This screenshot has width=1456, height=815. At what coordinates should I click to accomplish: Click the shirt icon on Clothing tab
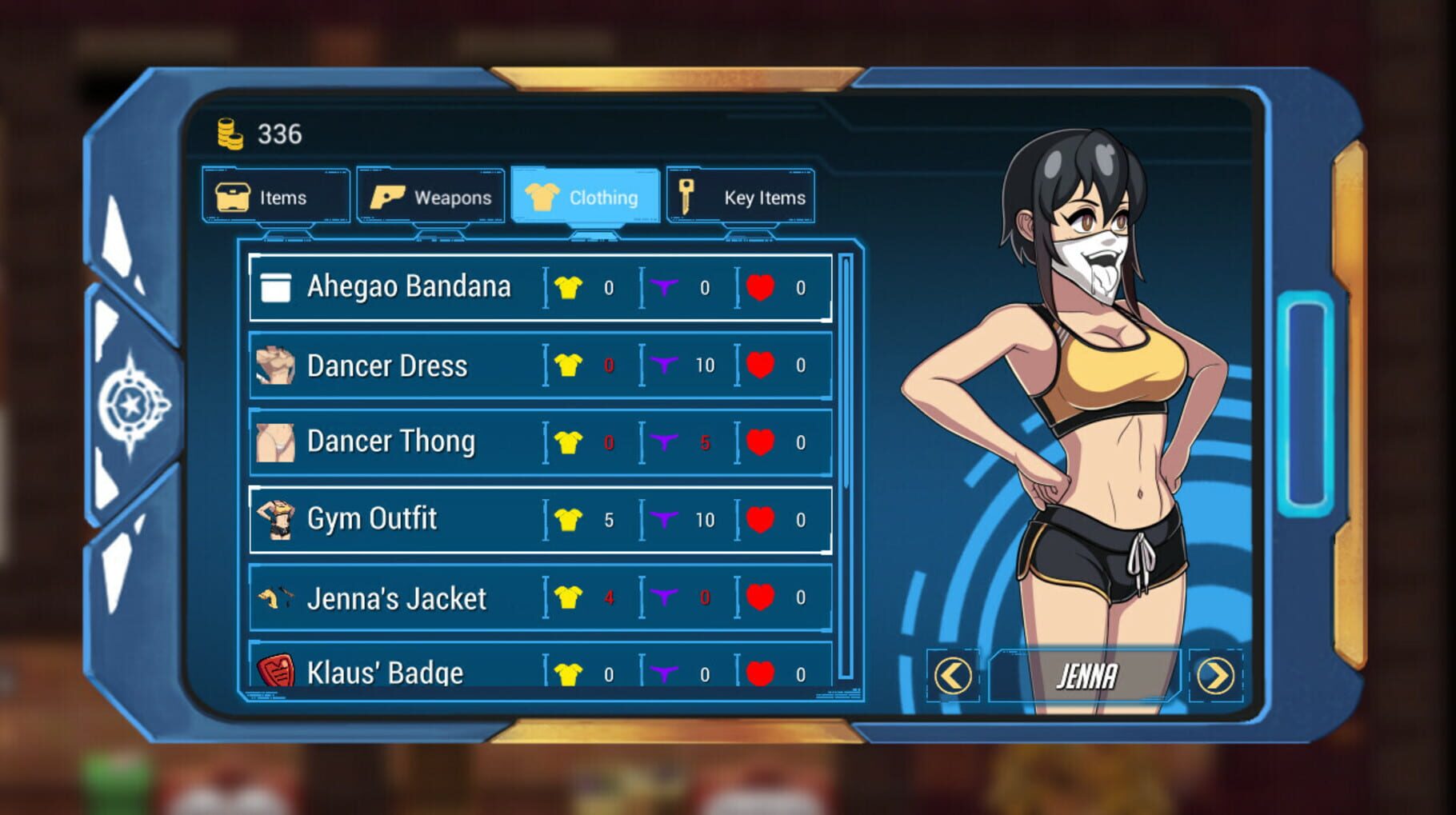pos(542,196)
